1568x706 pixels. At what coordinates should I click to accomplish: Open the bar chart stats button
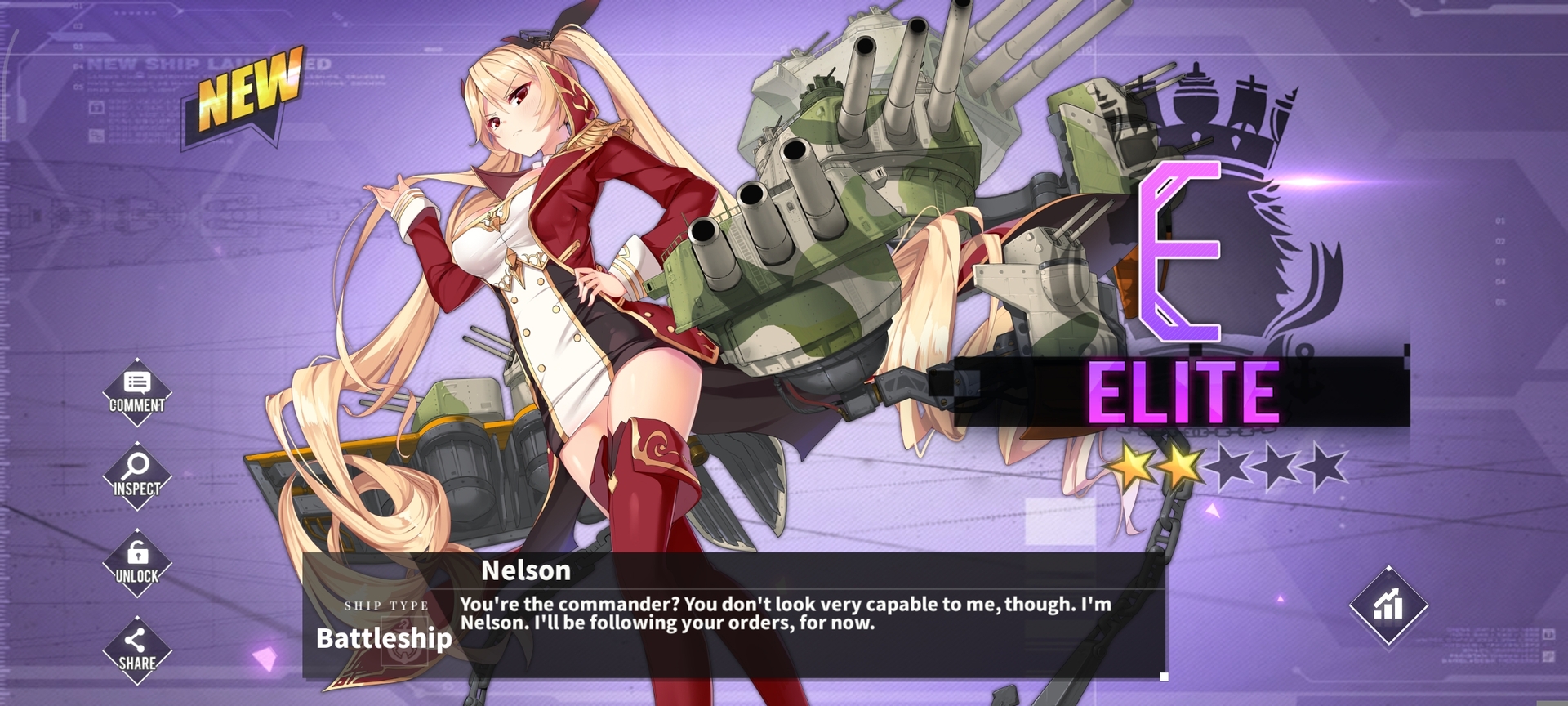(1388, 605)
